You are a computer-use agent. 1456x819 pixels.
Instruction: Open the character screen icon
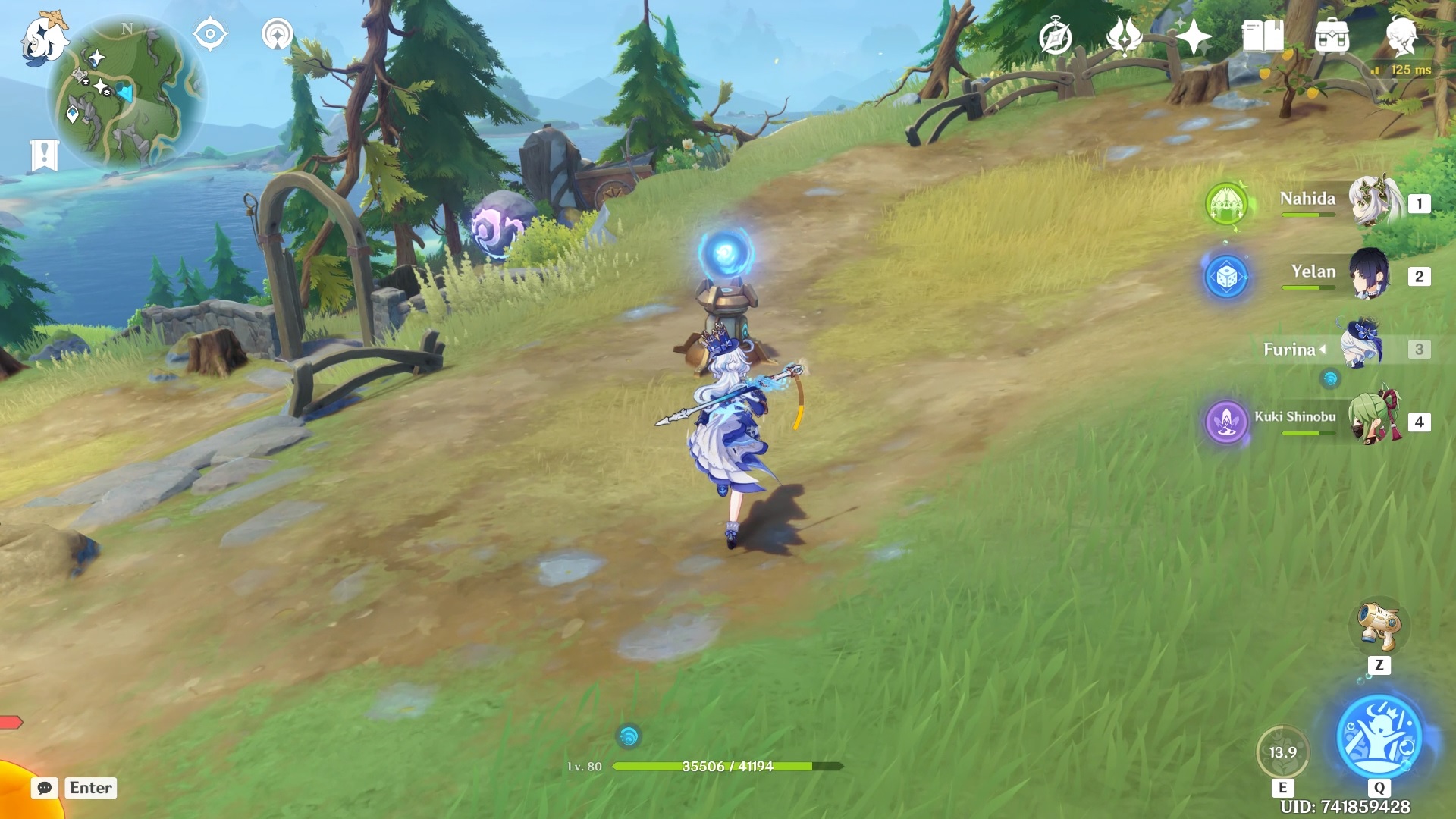coord(1401,36)
